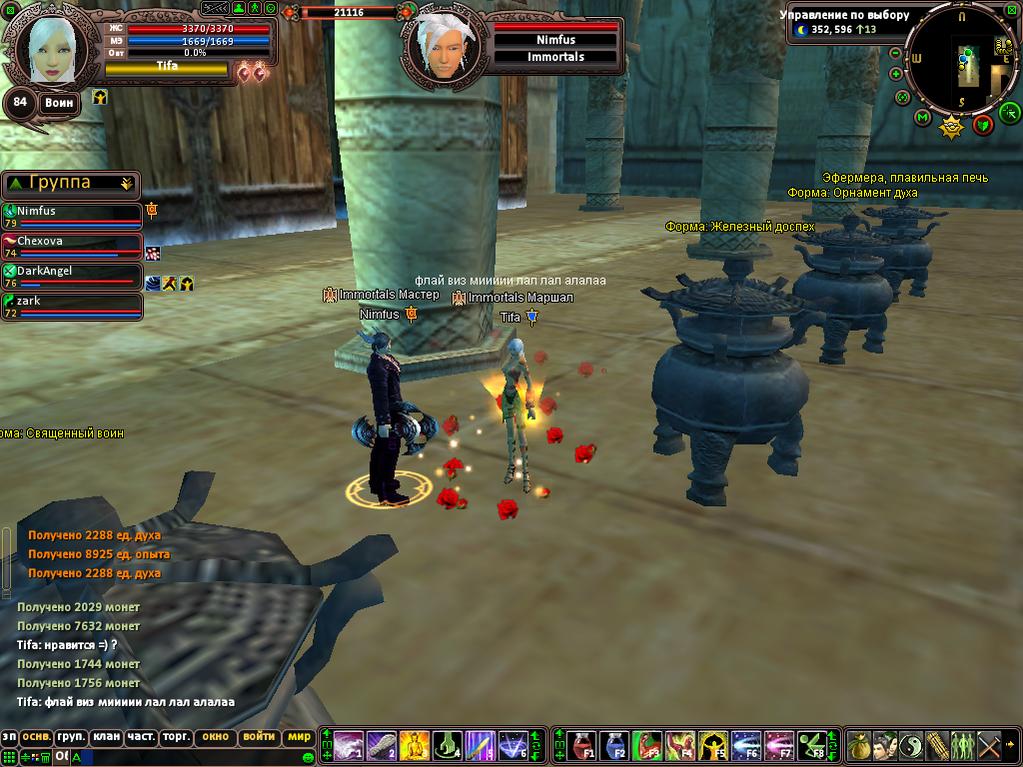Screen dimensions: 1023x767
Task: Select party member DarkAngel in group list
Action: tap(72, 271)
